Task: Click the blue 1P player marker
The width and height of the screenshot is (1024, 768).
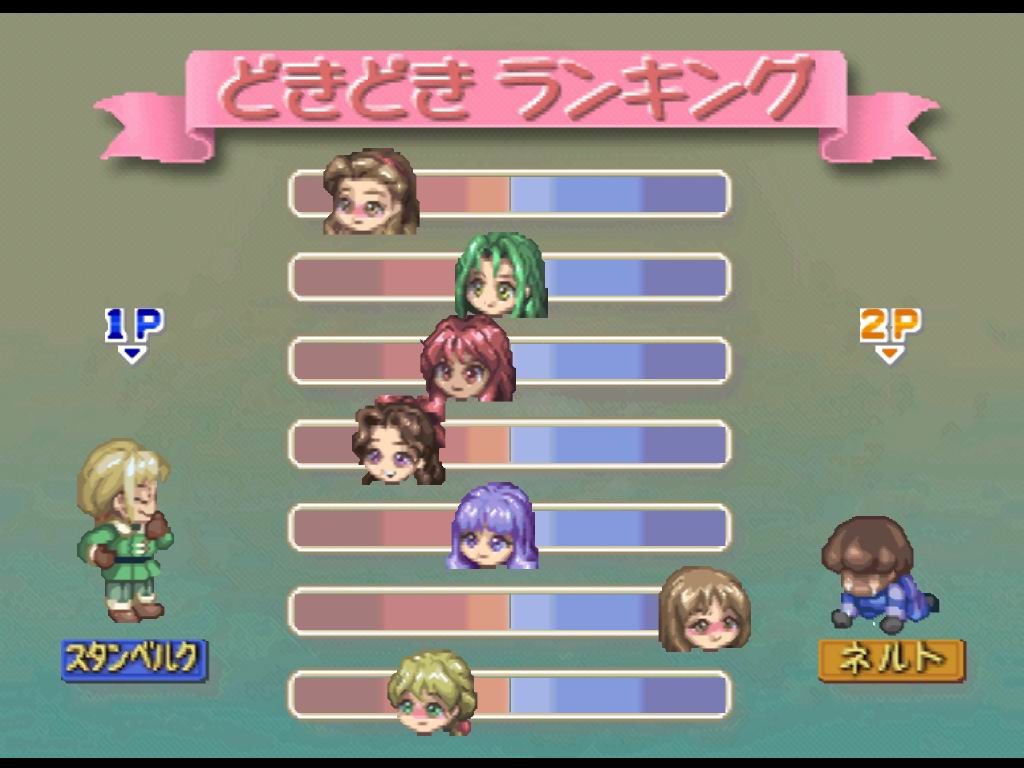Action: coord(134,330)
